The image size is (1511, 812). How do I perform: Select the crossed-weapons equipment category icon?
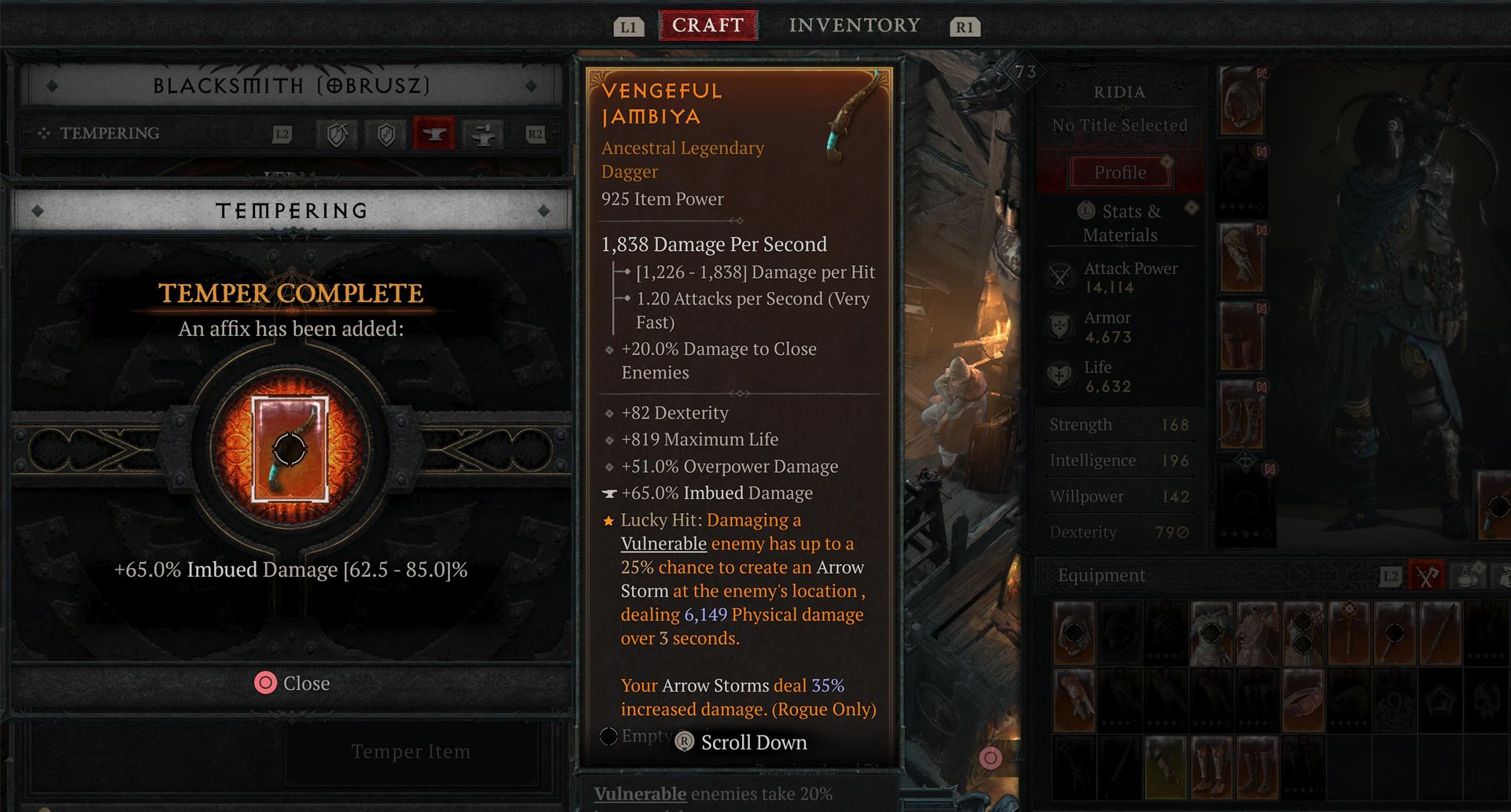coord(1426,575)
